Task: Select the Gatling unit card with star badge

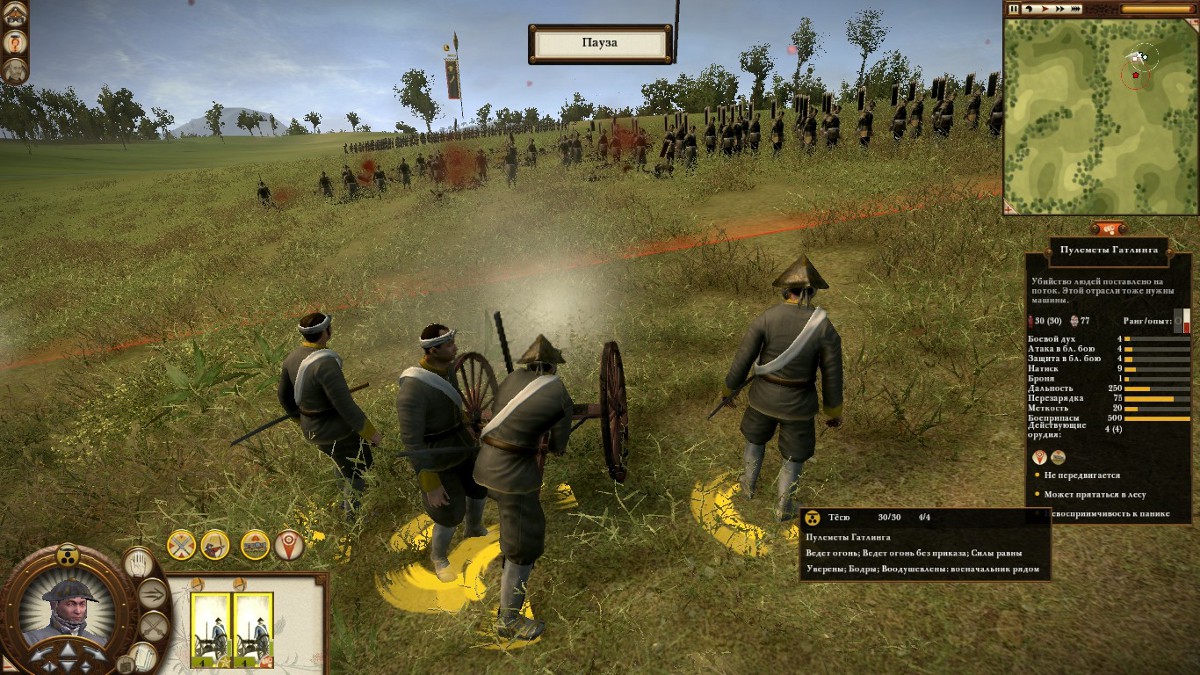Action: click(x=211, y=630)
